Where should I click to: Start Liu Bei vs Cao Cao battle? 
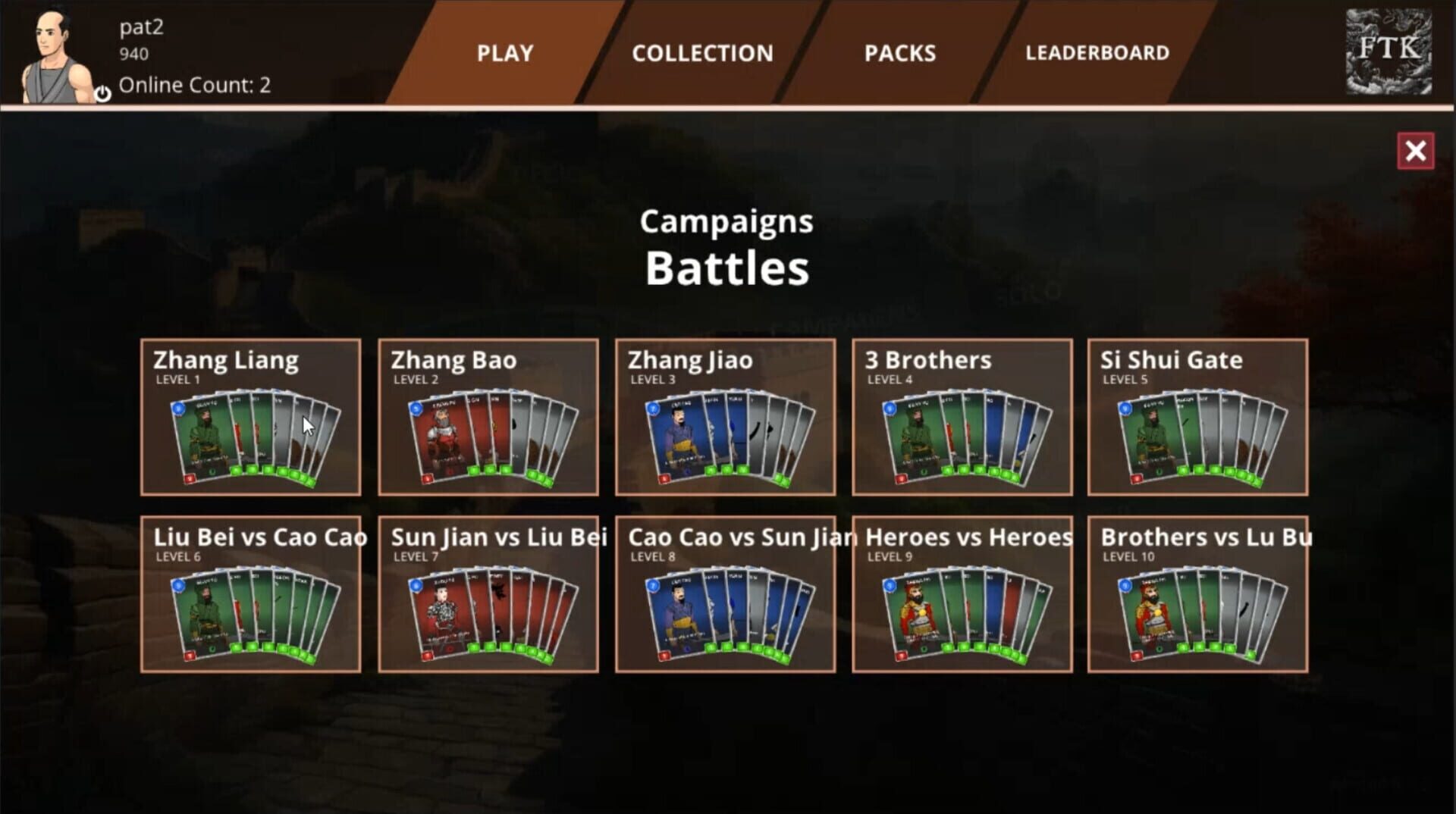(x=251, y=595)
